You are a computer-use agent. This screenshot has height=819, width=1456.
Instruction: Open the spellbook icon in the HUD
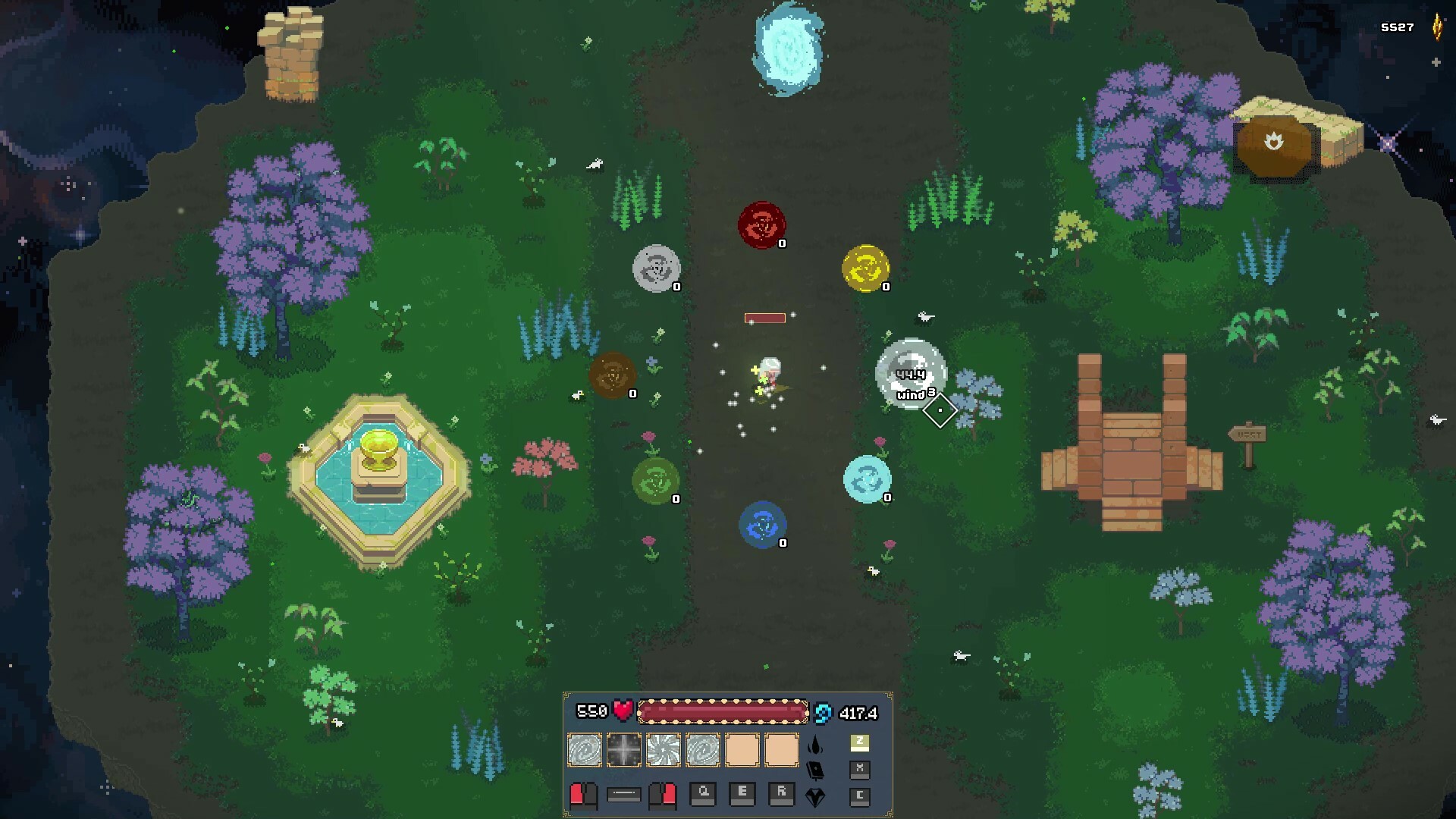click(817, 771)
